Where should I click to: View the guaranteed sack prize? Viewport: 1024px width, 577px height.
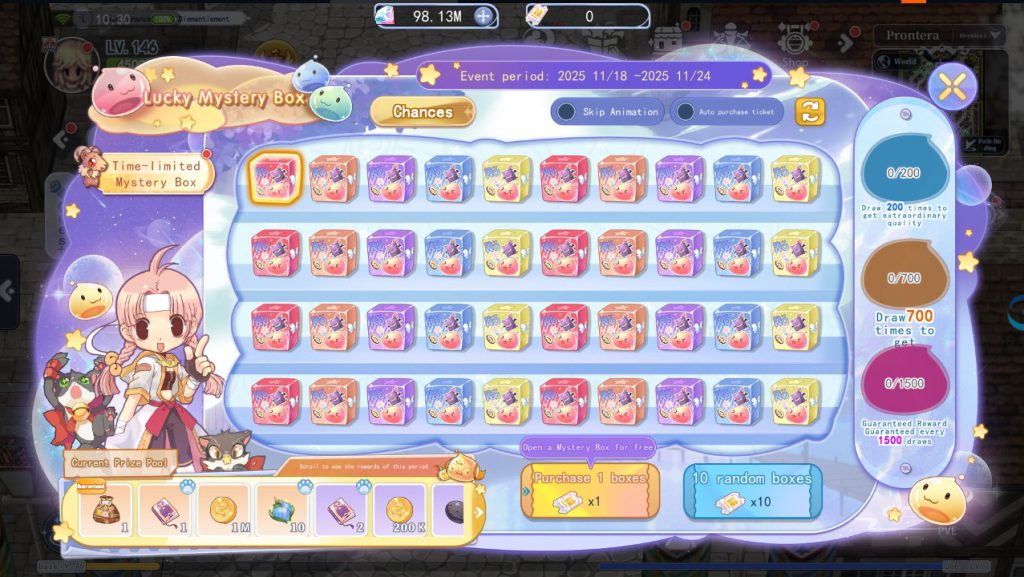point(105,511)
